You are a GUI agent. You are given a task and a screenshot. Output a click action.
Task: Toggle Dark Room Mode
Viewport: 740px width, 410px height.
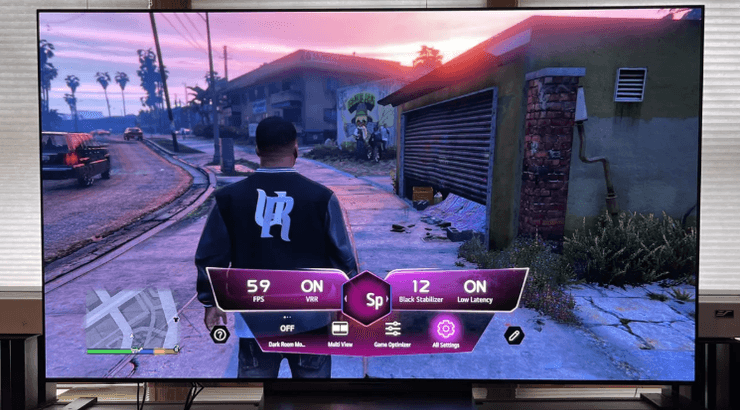coord(288,330)
